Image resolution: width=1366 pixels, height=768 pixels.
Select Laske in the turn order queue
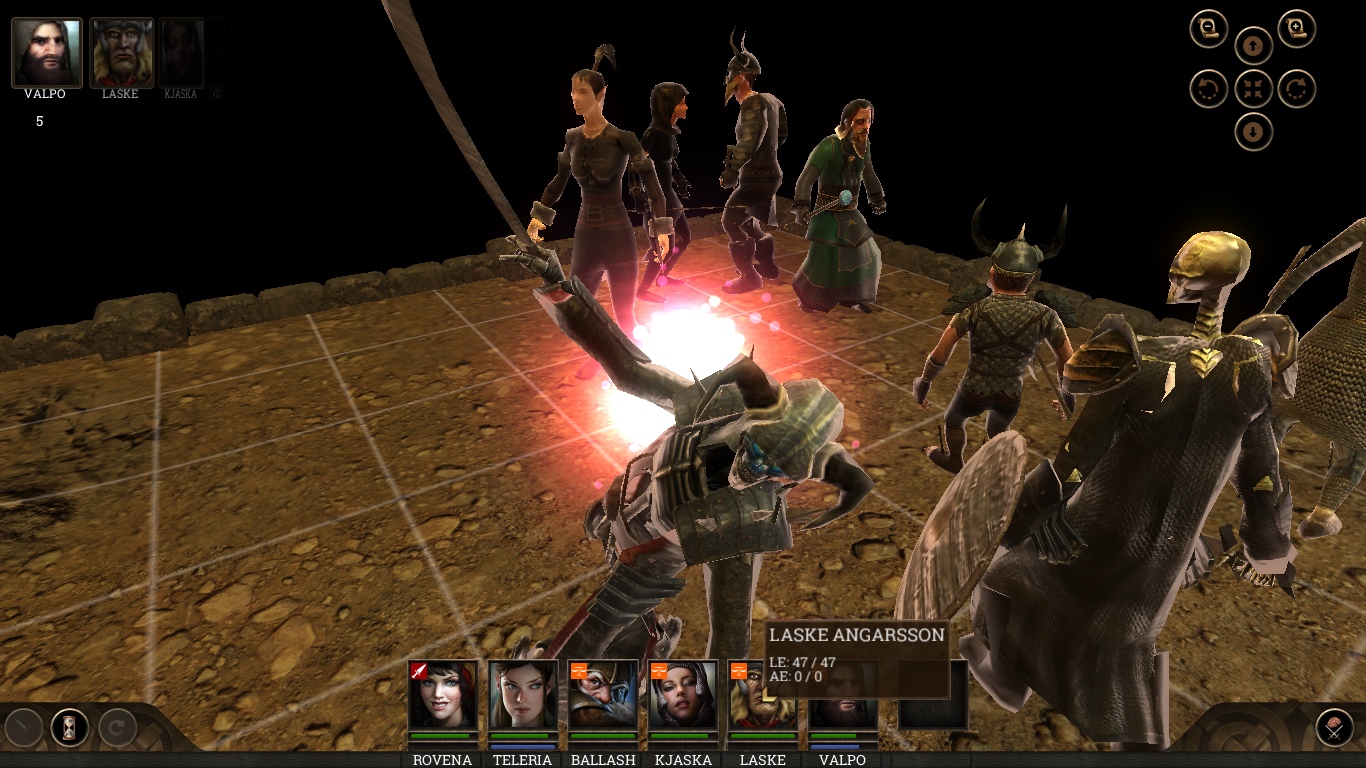122,52
